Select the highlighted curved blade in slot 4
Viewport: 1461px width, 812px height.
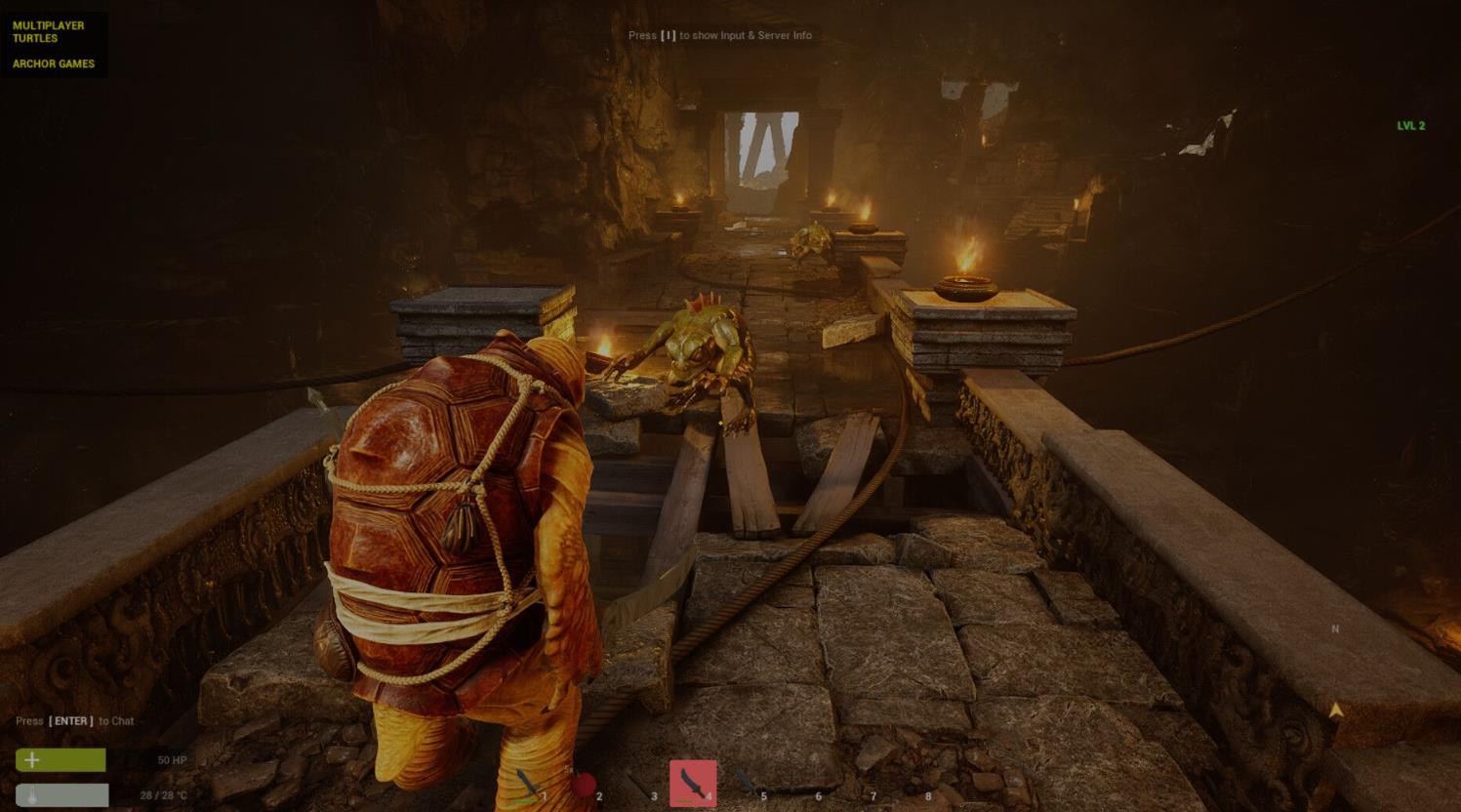[693, 783]
